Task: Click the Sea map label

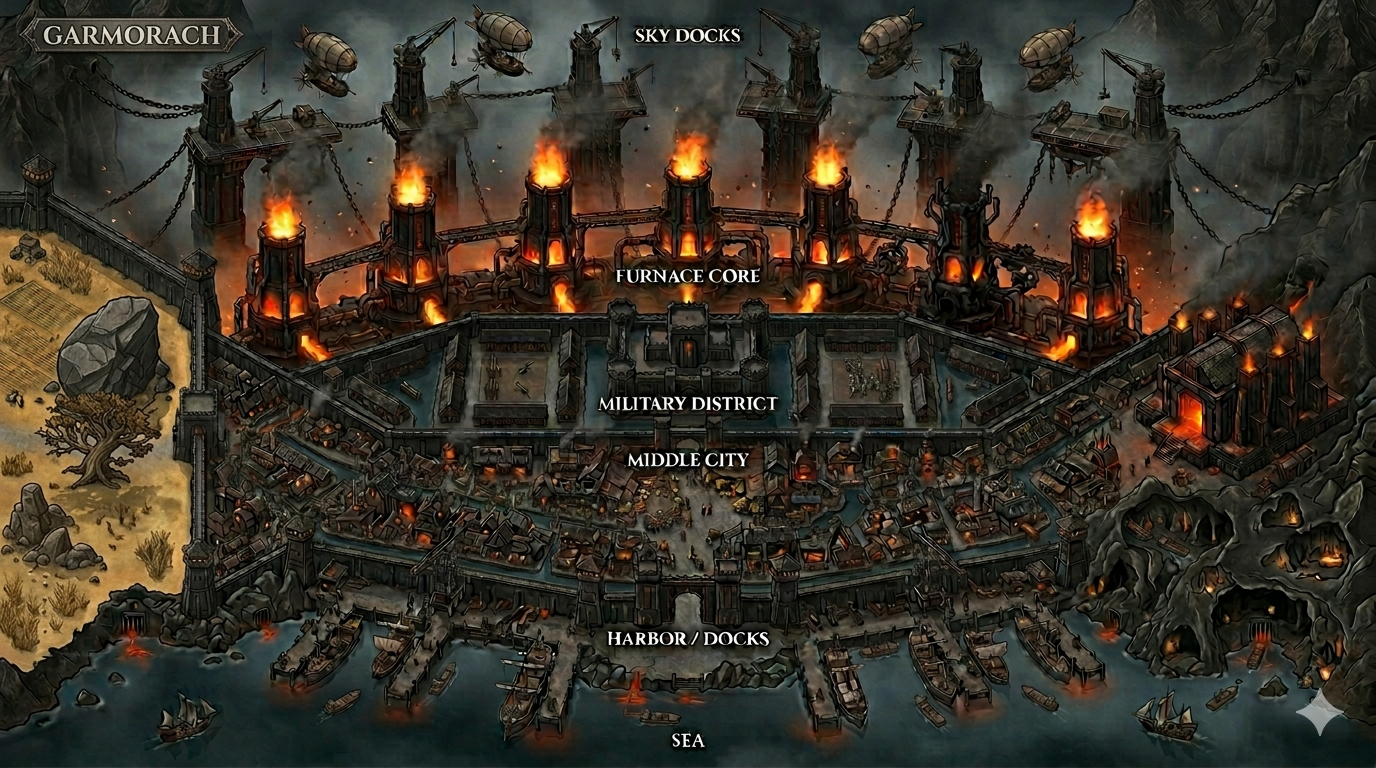Action: (687, 741)
